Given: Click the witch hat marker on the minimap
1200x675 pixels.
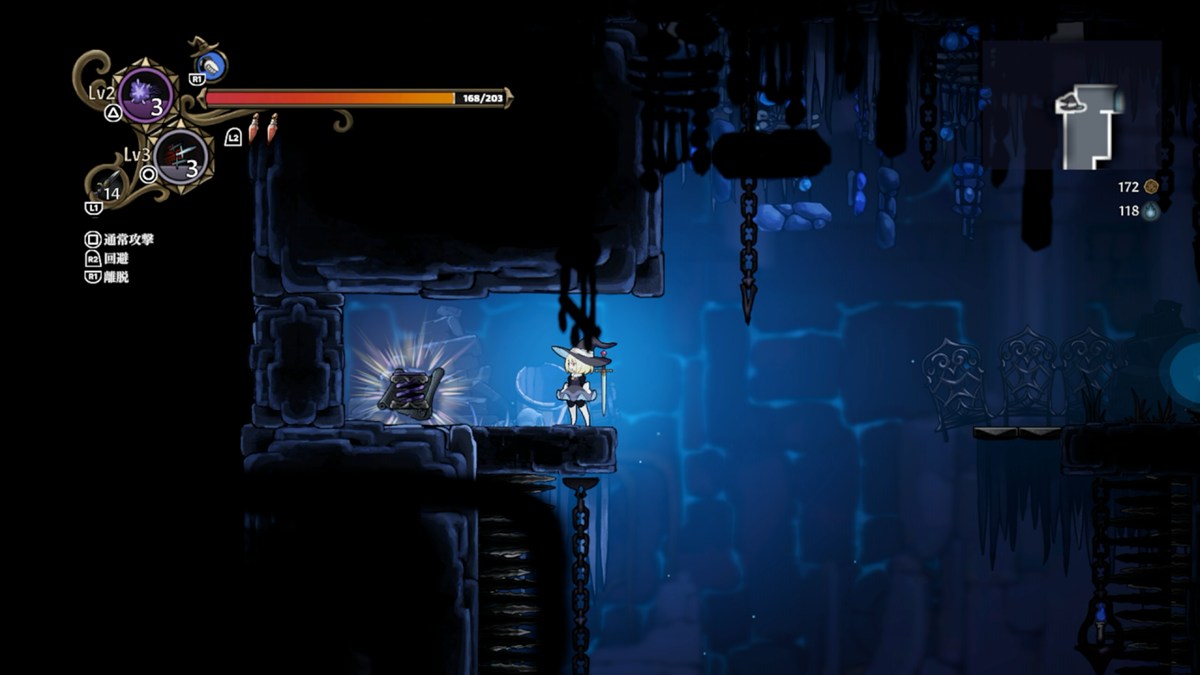Looking at the screenshot, I should click(x=1072, y=100).
